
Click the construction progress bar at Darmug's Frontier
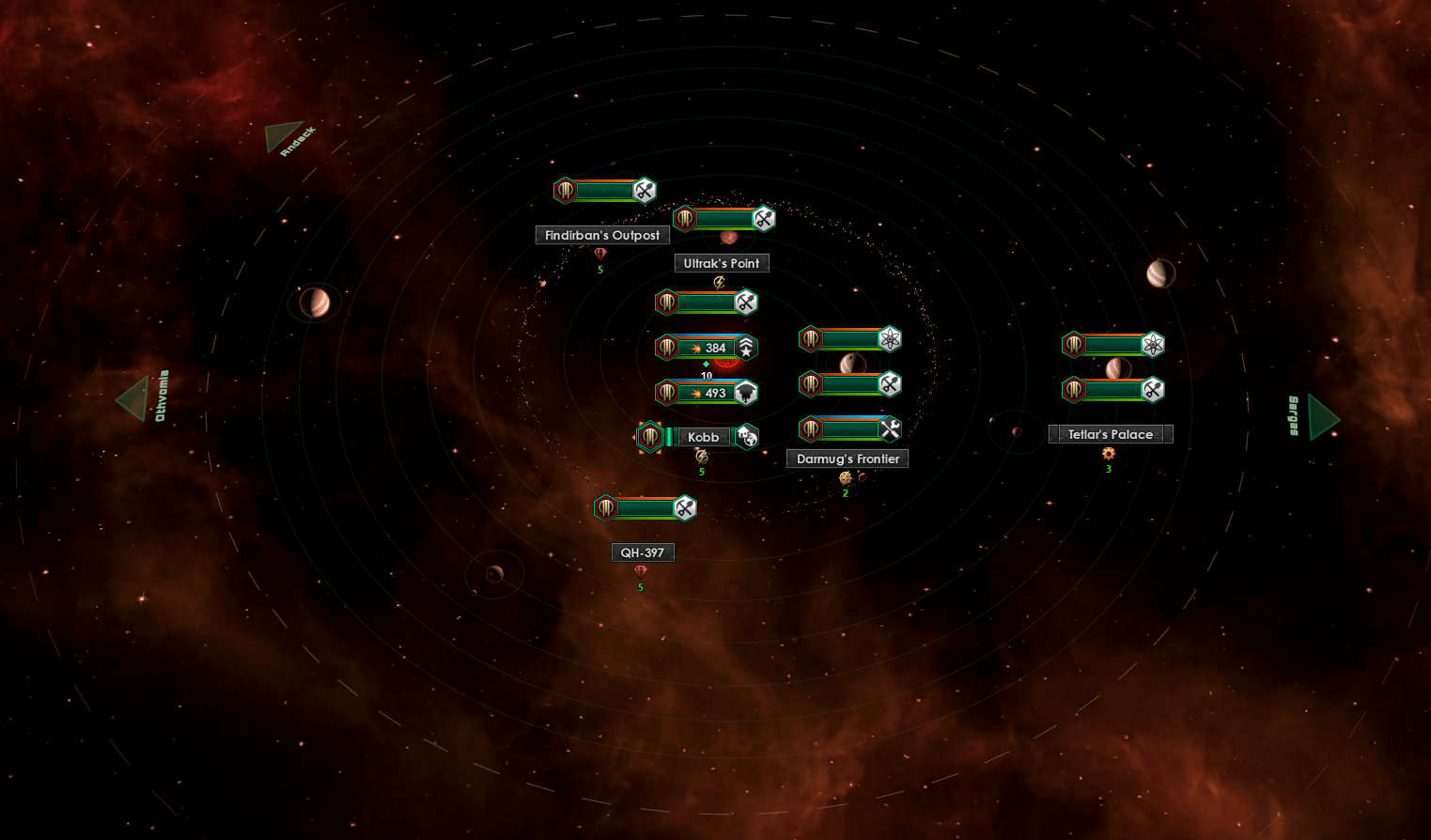848,429
